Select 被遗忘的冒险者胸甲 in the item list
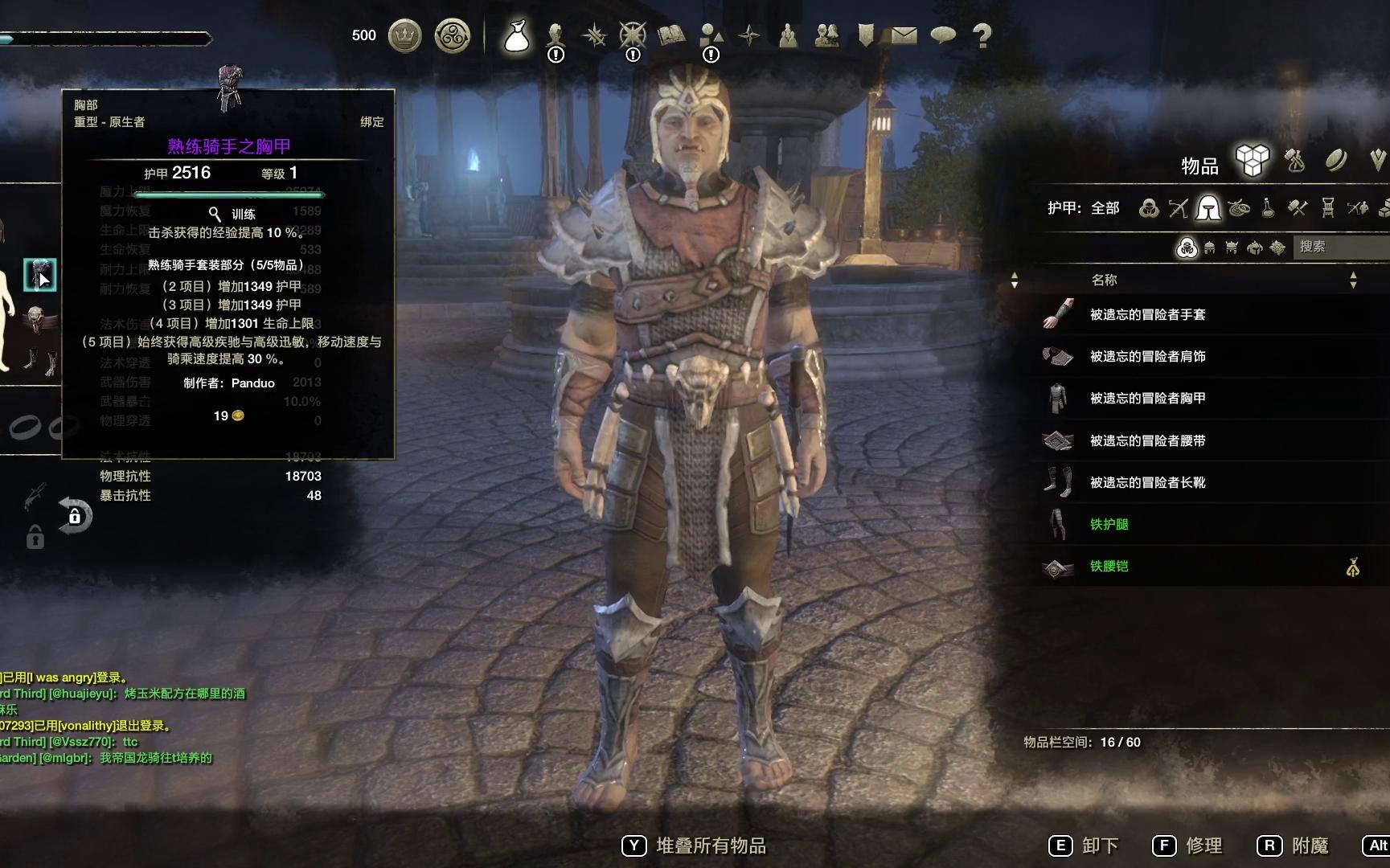 pos(1147,398)
